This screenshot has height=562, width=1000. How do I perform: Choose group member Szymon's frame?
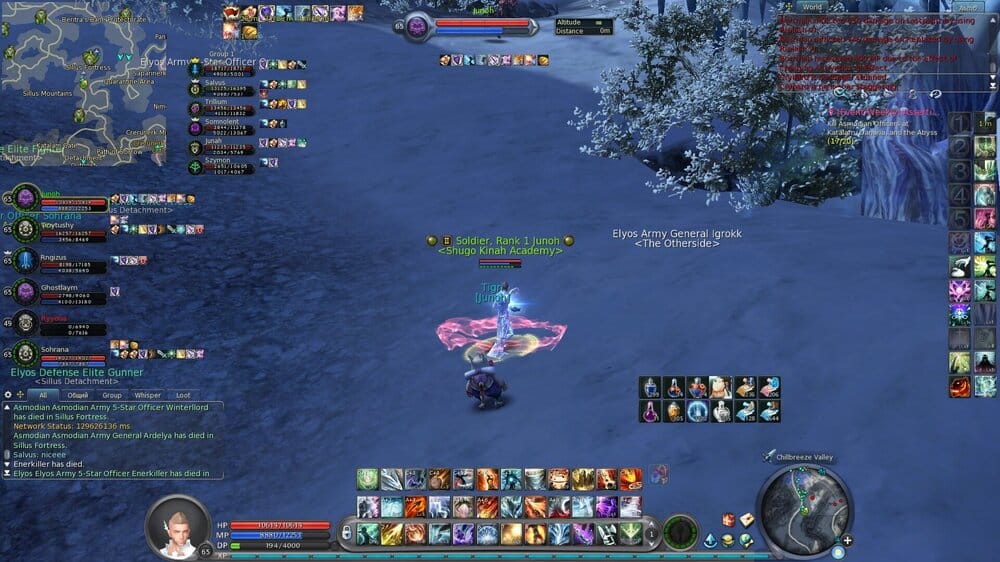click(x=220, y=164)
